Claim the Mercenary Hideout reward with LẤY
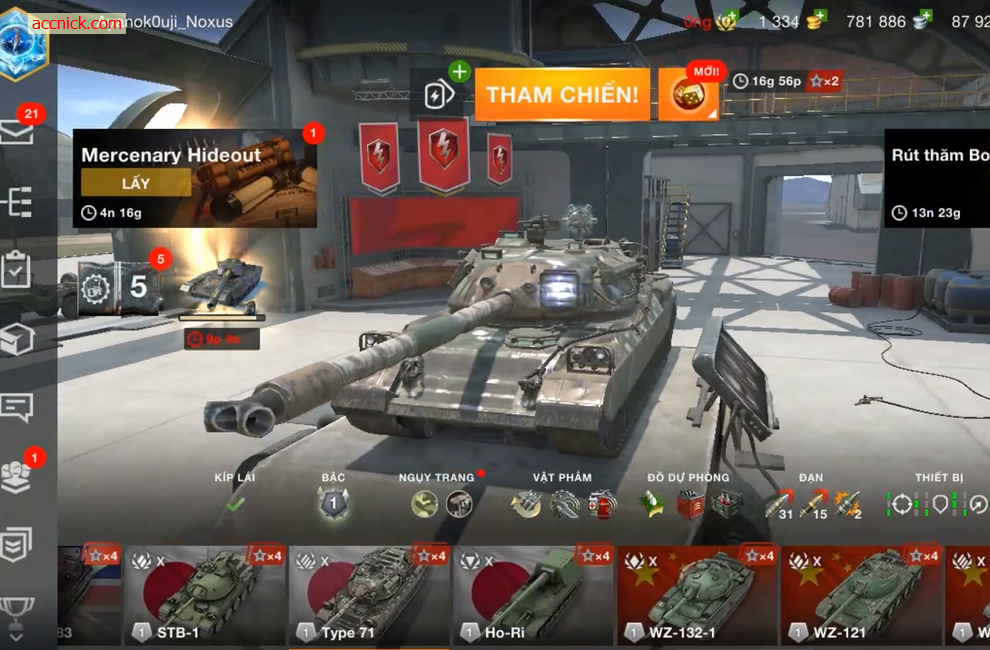This screenshot has height=650, width=990. (136, 182)
